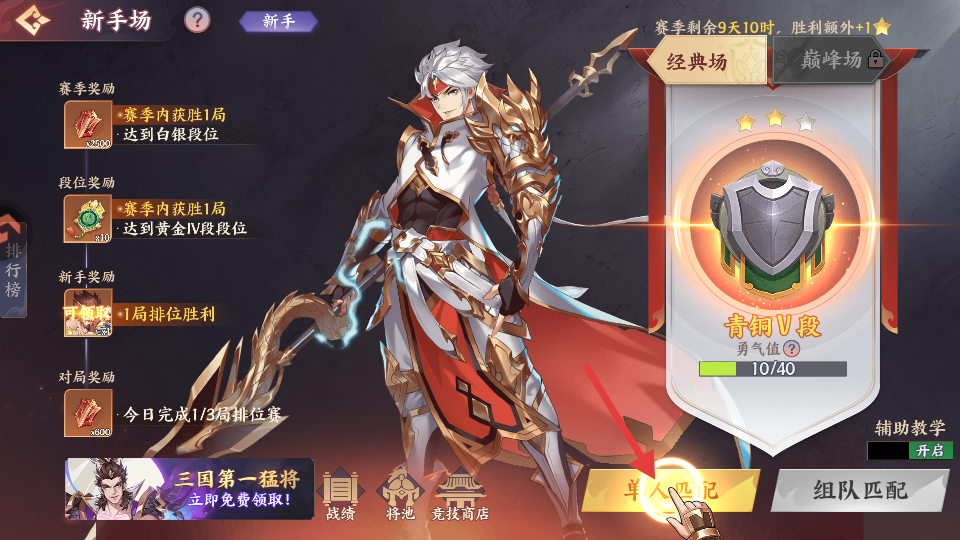
Task: Open the 竞技商店 arena shop
Action: pos(459,493)
